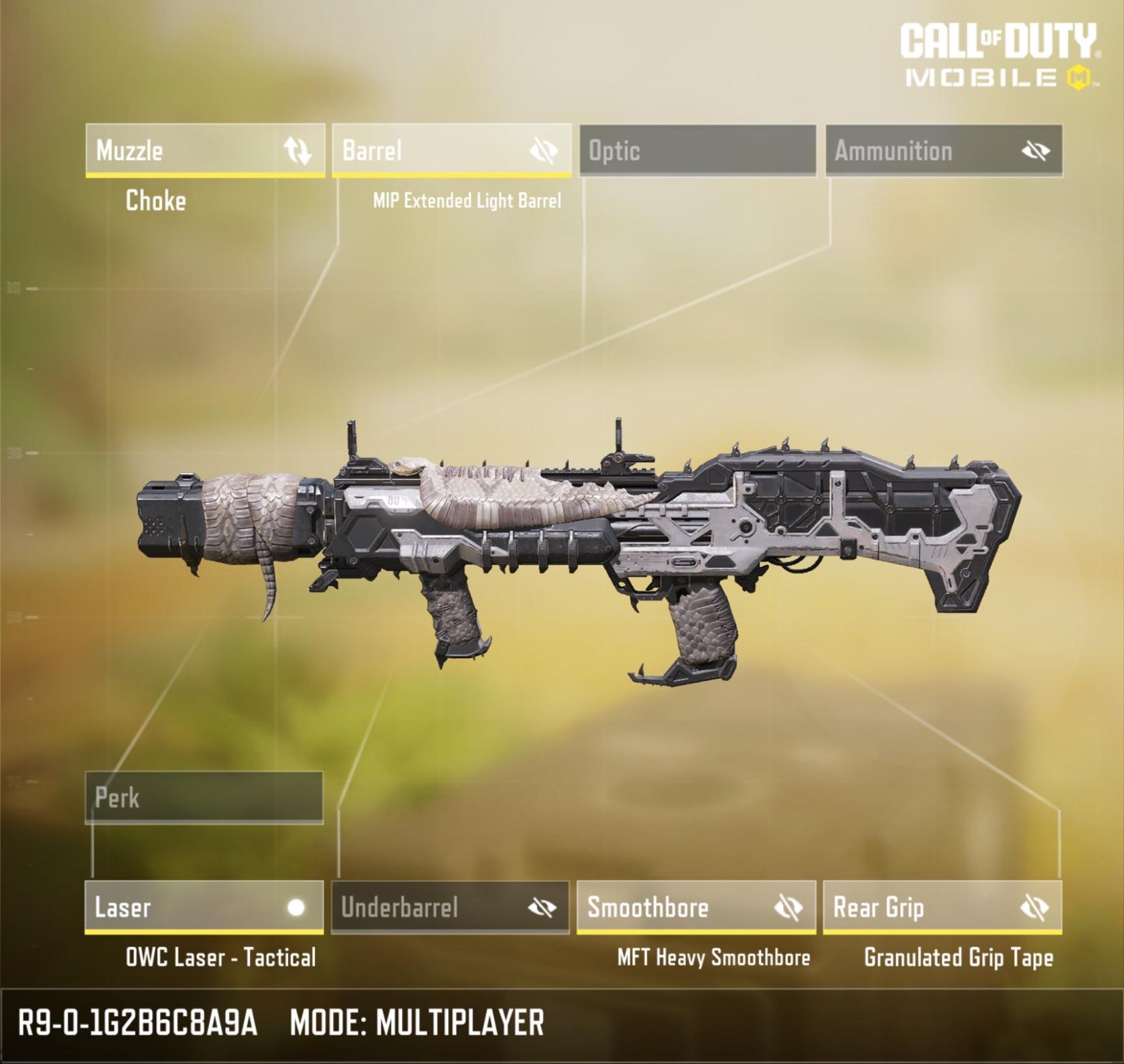Toggle the Underbarrel visibility eye icon

pos(542,907)
